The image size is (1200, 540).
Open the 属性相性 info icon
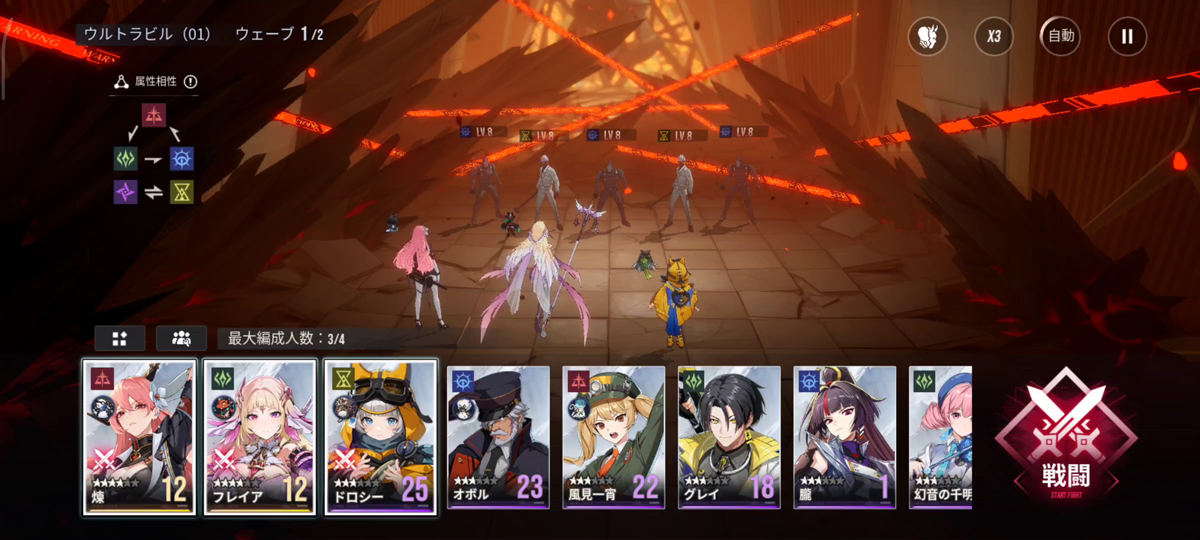tap(191, 82)
